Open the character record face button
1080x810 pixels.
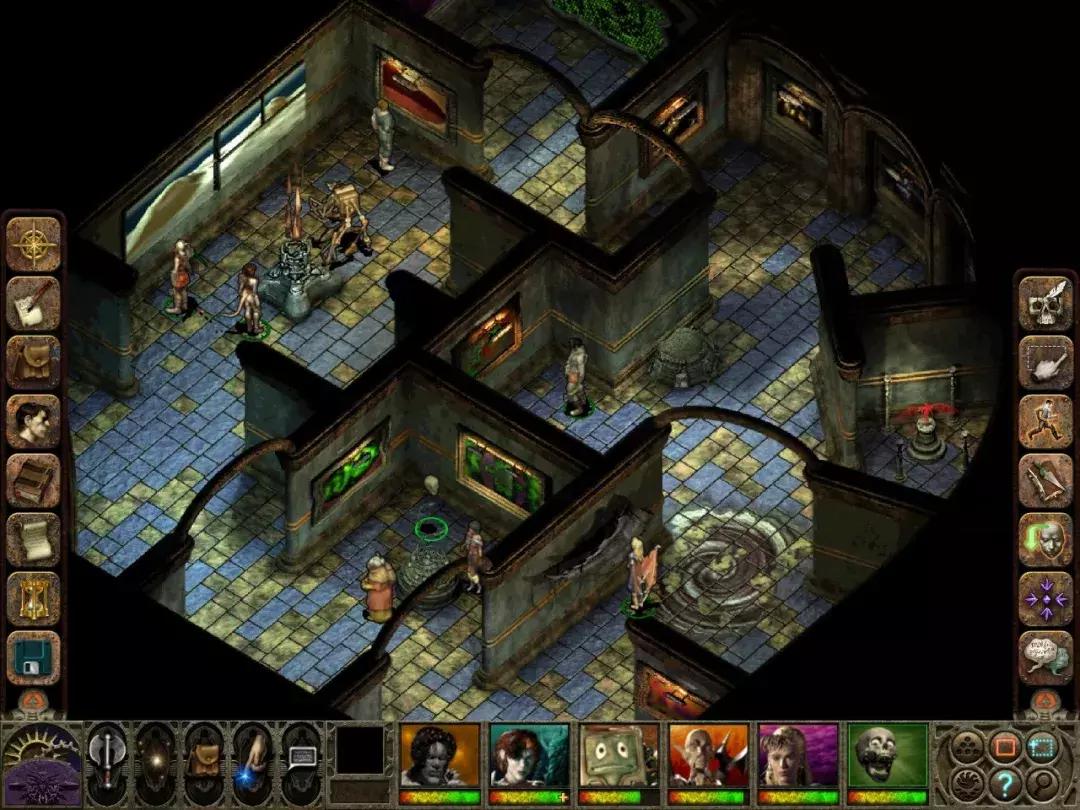tap(34, 421)
